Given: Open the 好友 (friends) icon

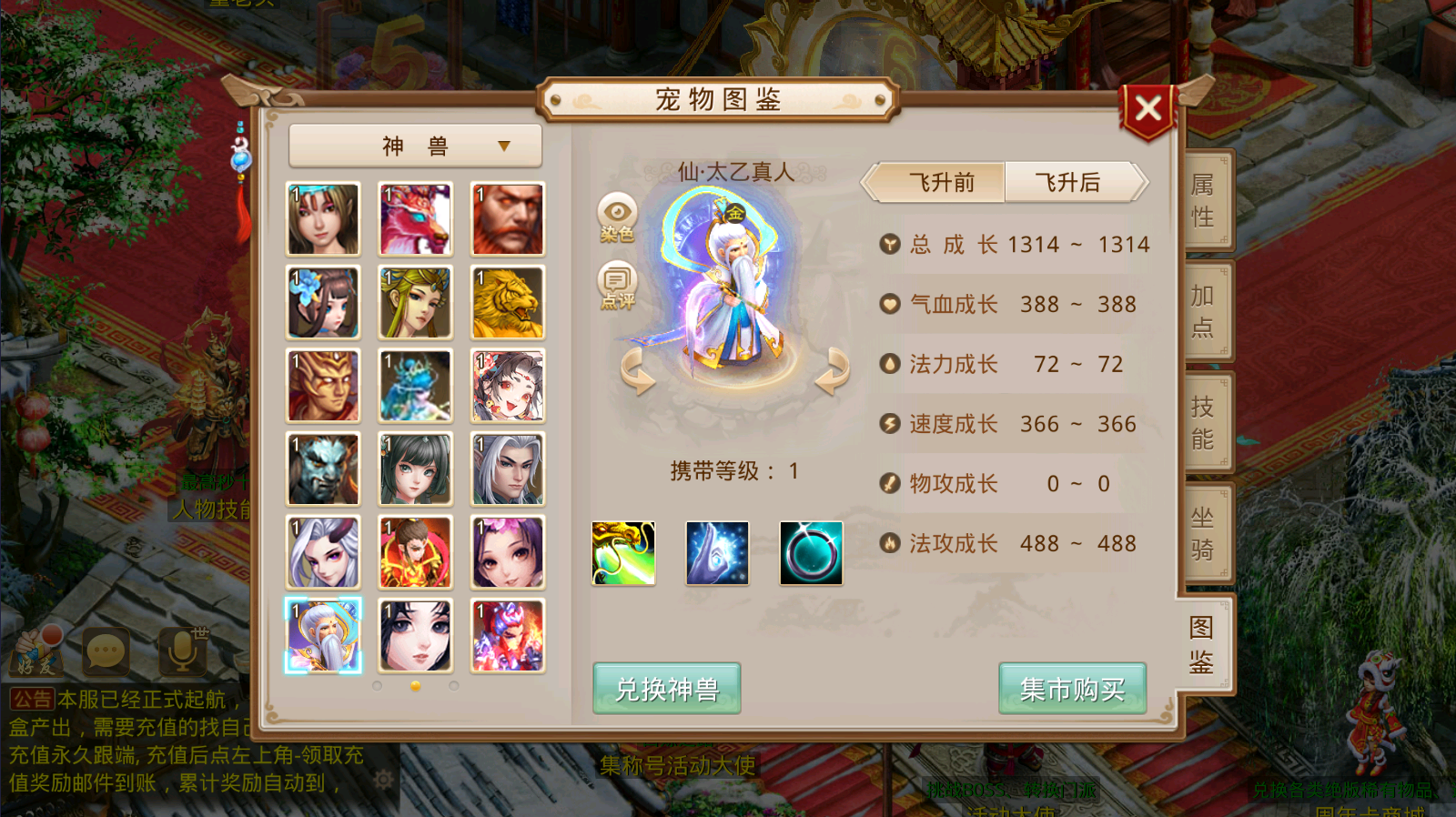Looking at the screenshot, I should (x=36, y=650).
